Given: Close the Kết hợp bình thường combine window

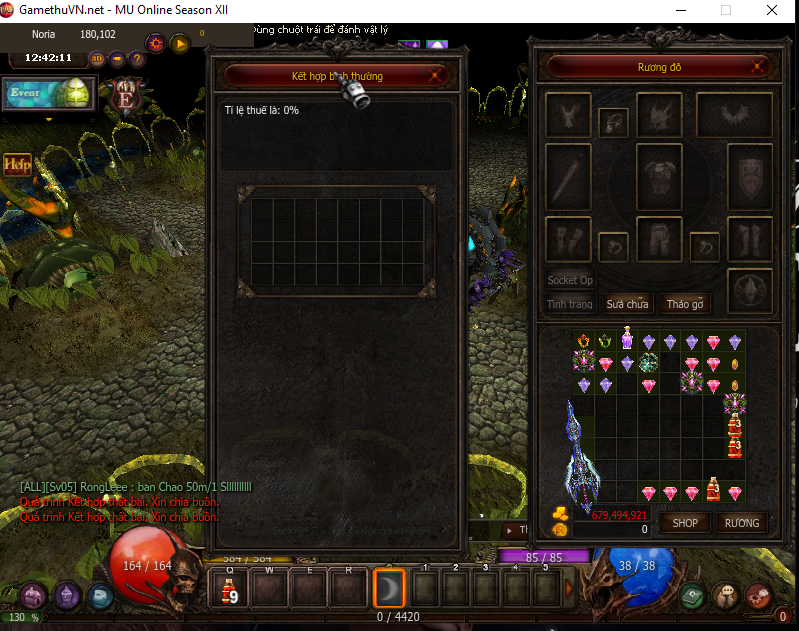Looking at the screenshot, I should pos(434,75).
